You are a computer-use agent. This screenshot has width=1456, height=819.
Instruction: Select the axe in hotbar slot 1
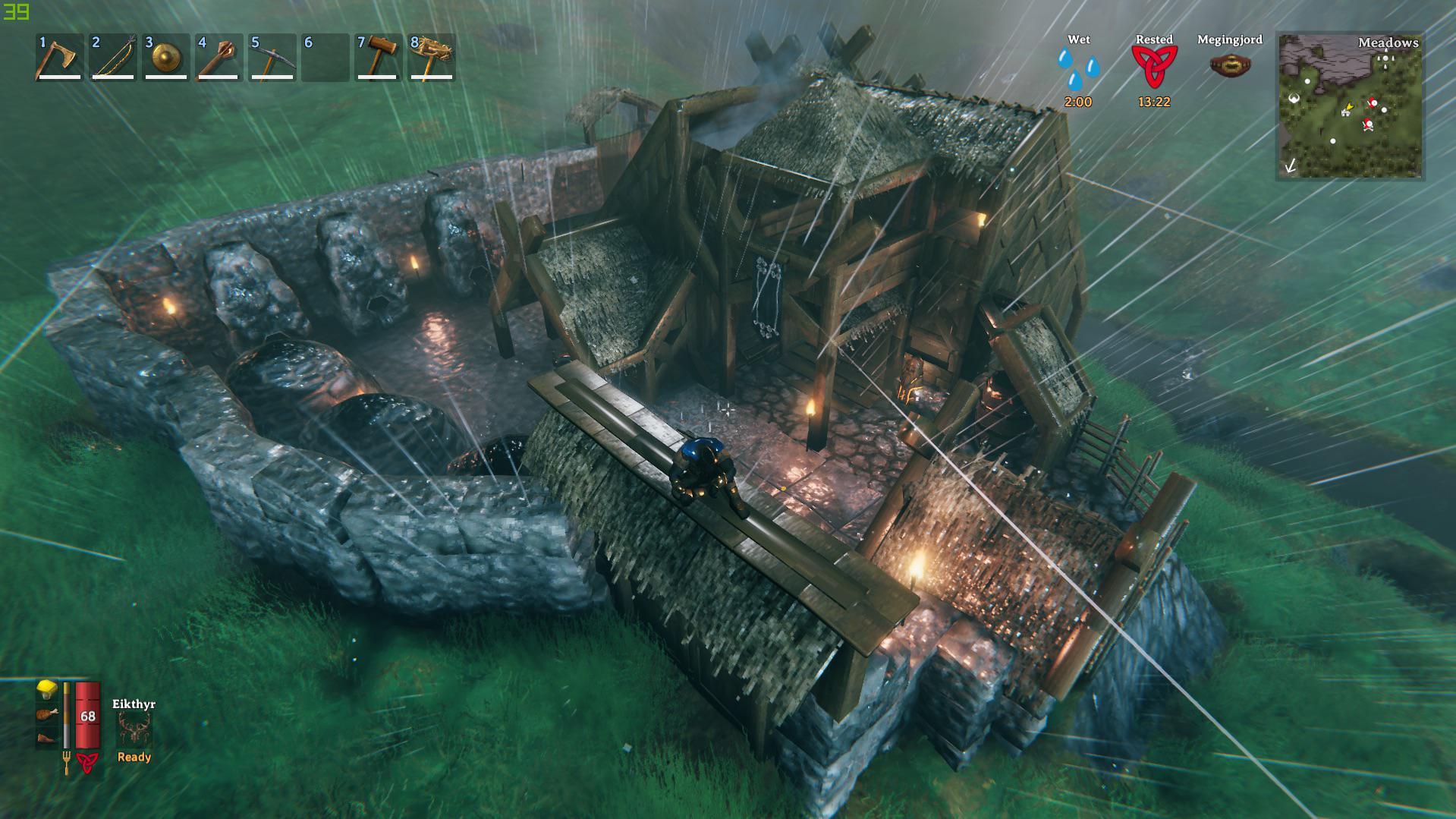tap(59, 58)
